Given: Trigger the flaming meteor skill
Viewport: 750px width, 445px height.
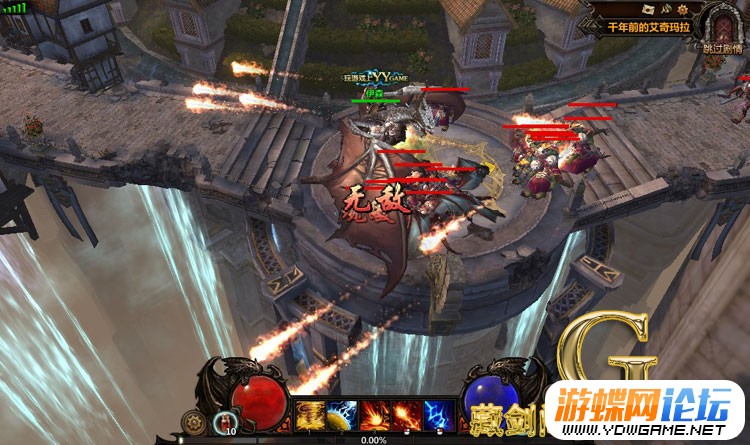Looking at the screenshot, I should (x=407, y=414).
